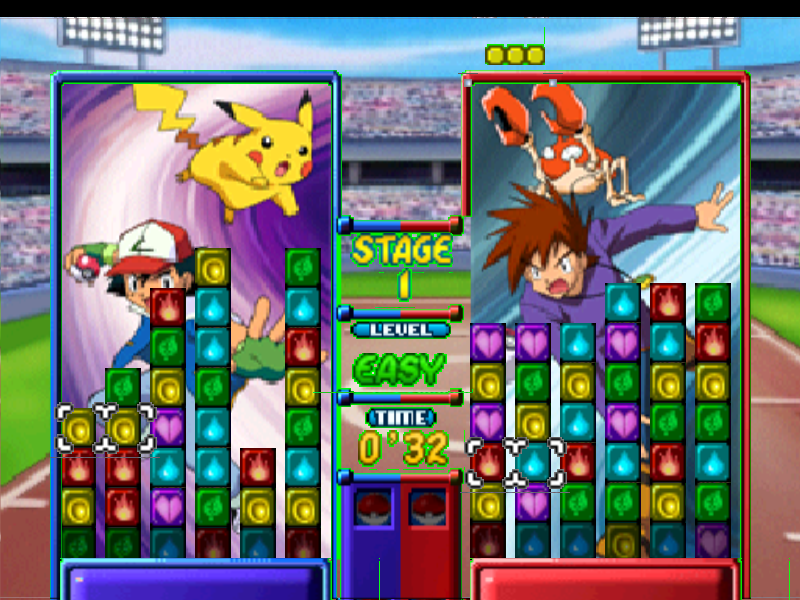Pick the purple heart tile touching Ash's cursor

[168, 427]
